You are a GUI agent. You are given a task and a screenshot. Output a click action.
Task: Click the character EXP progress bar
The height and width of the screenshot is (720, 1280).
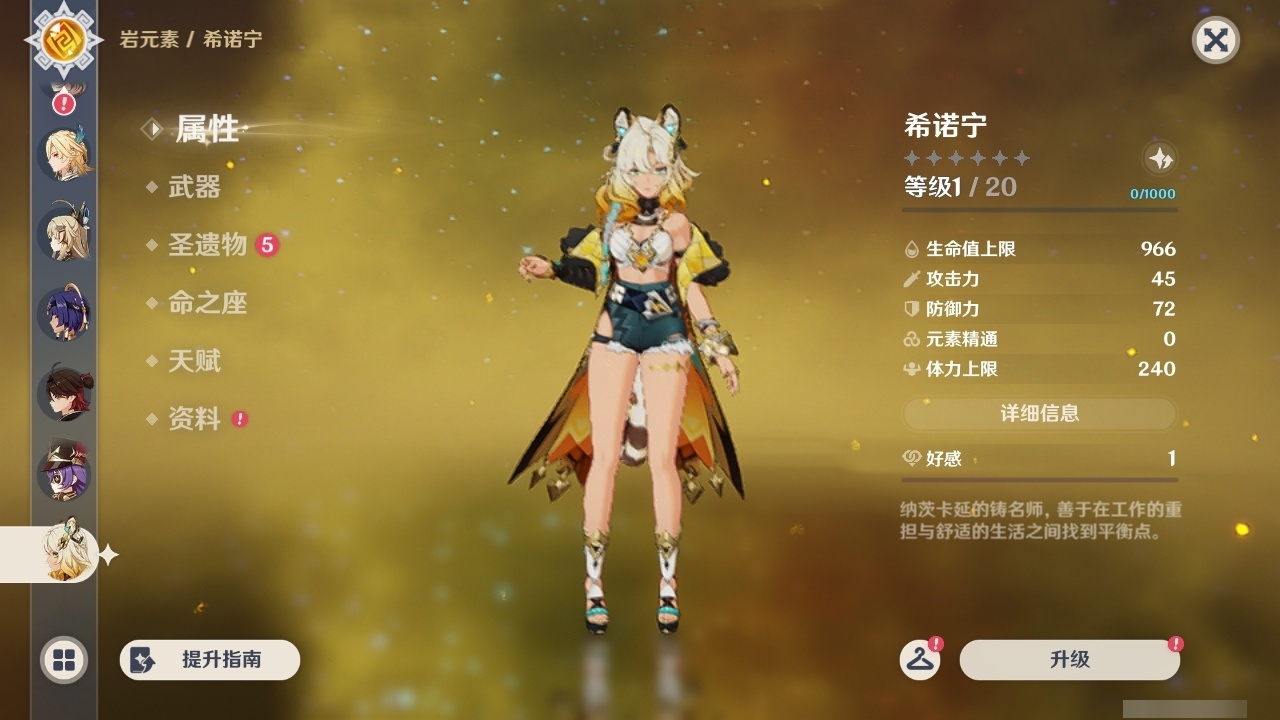pyautogui.click(x=1040, y=207)
